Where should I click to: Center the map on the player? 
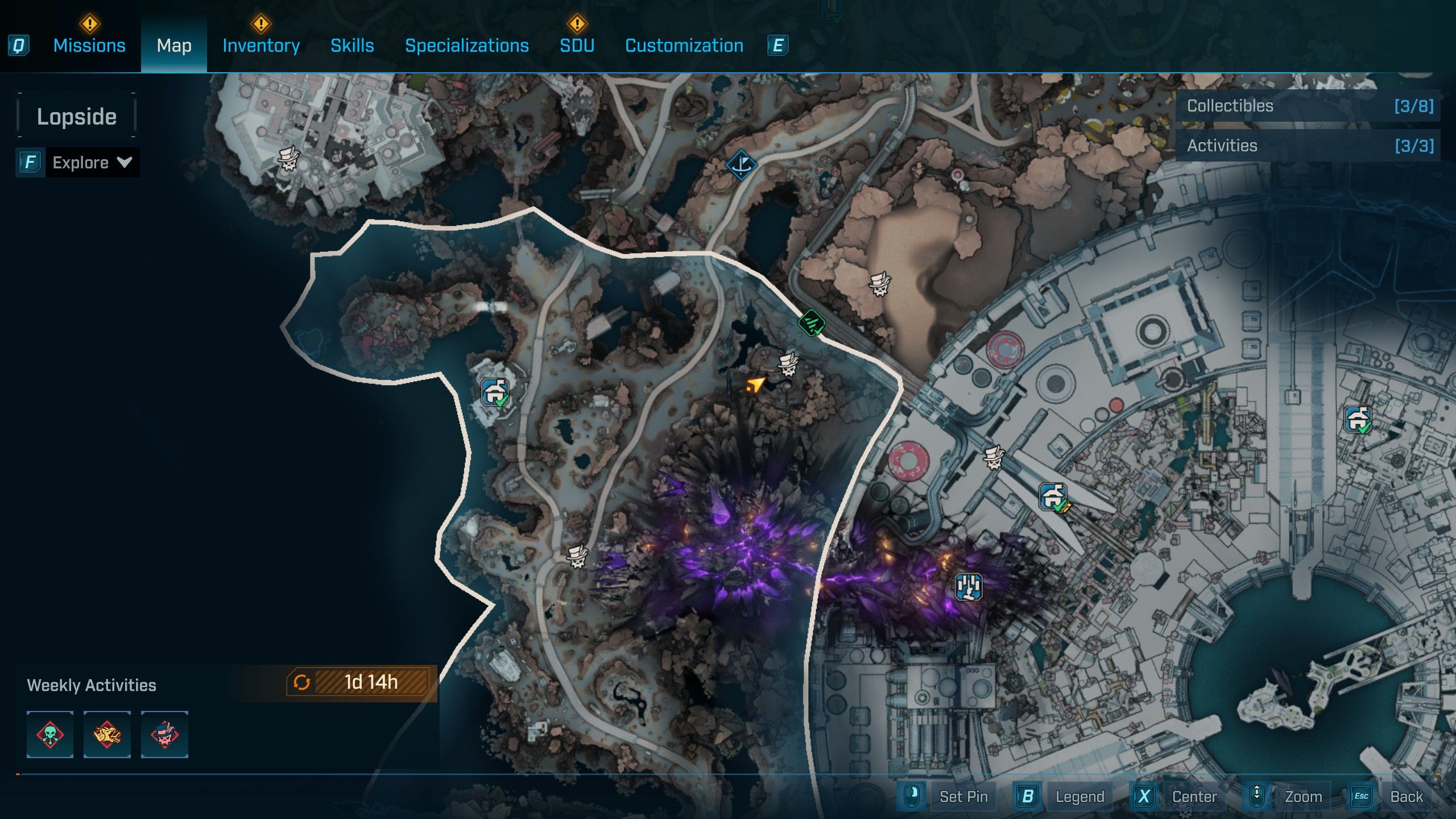point(1194,796)
